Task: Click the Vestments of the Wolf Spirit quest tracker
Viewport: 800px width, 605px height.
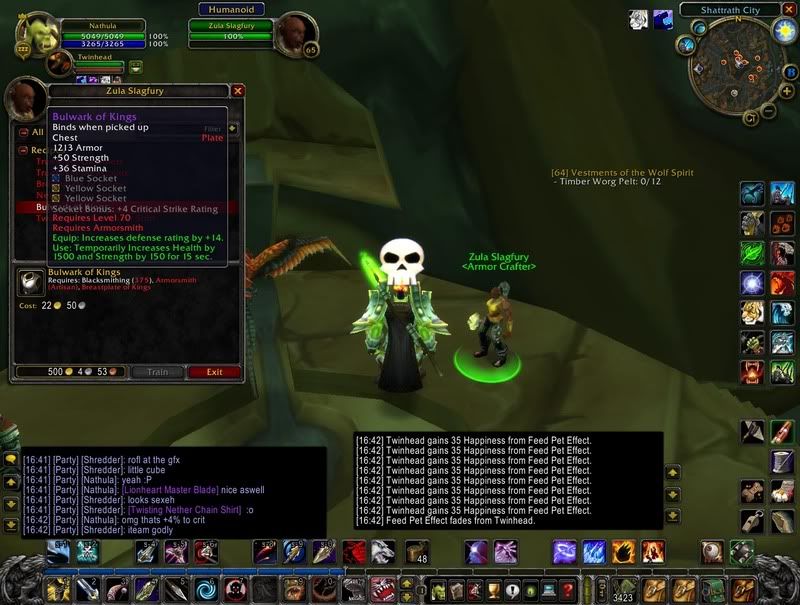Action: tap(621, 172)
